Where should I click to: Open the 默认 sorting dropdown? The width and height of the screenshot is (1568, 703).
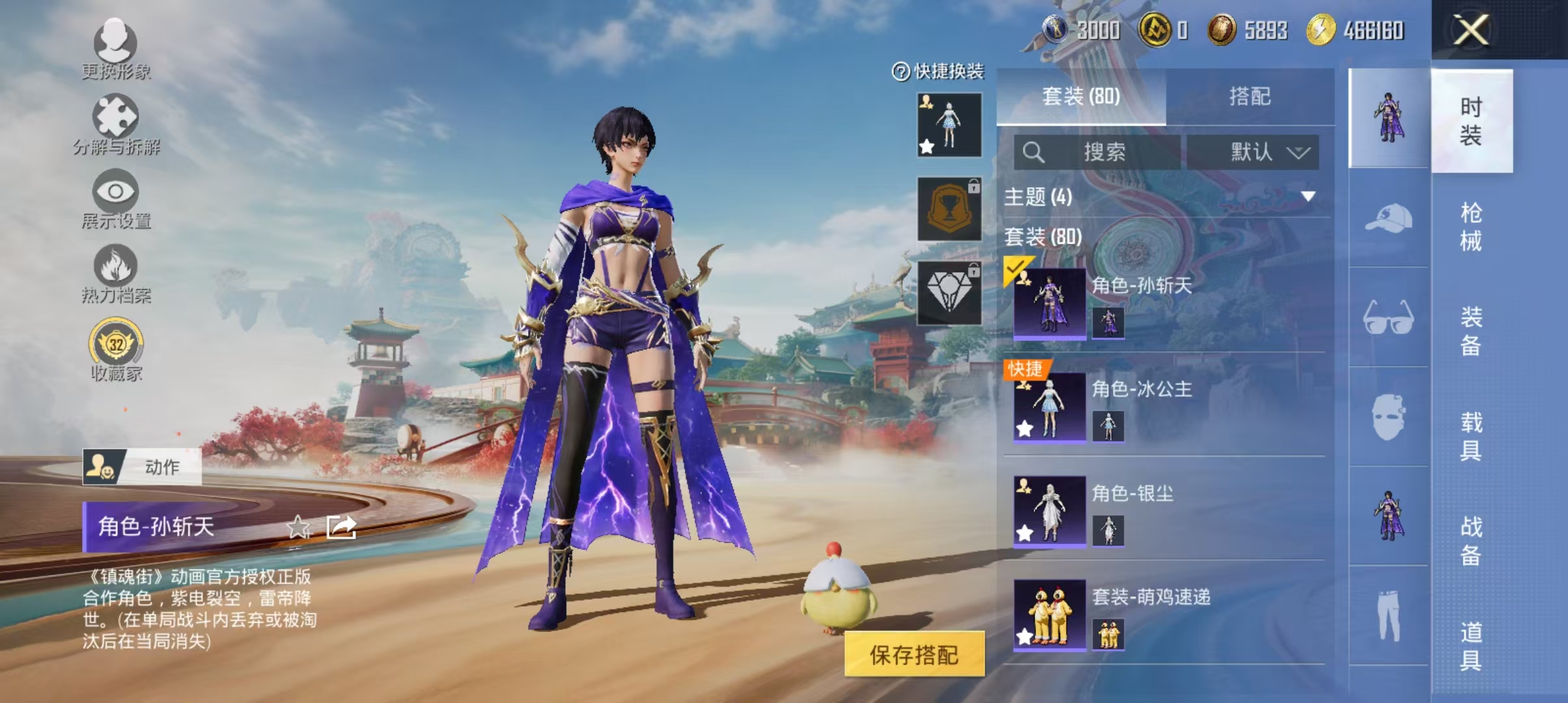1257,153
